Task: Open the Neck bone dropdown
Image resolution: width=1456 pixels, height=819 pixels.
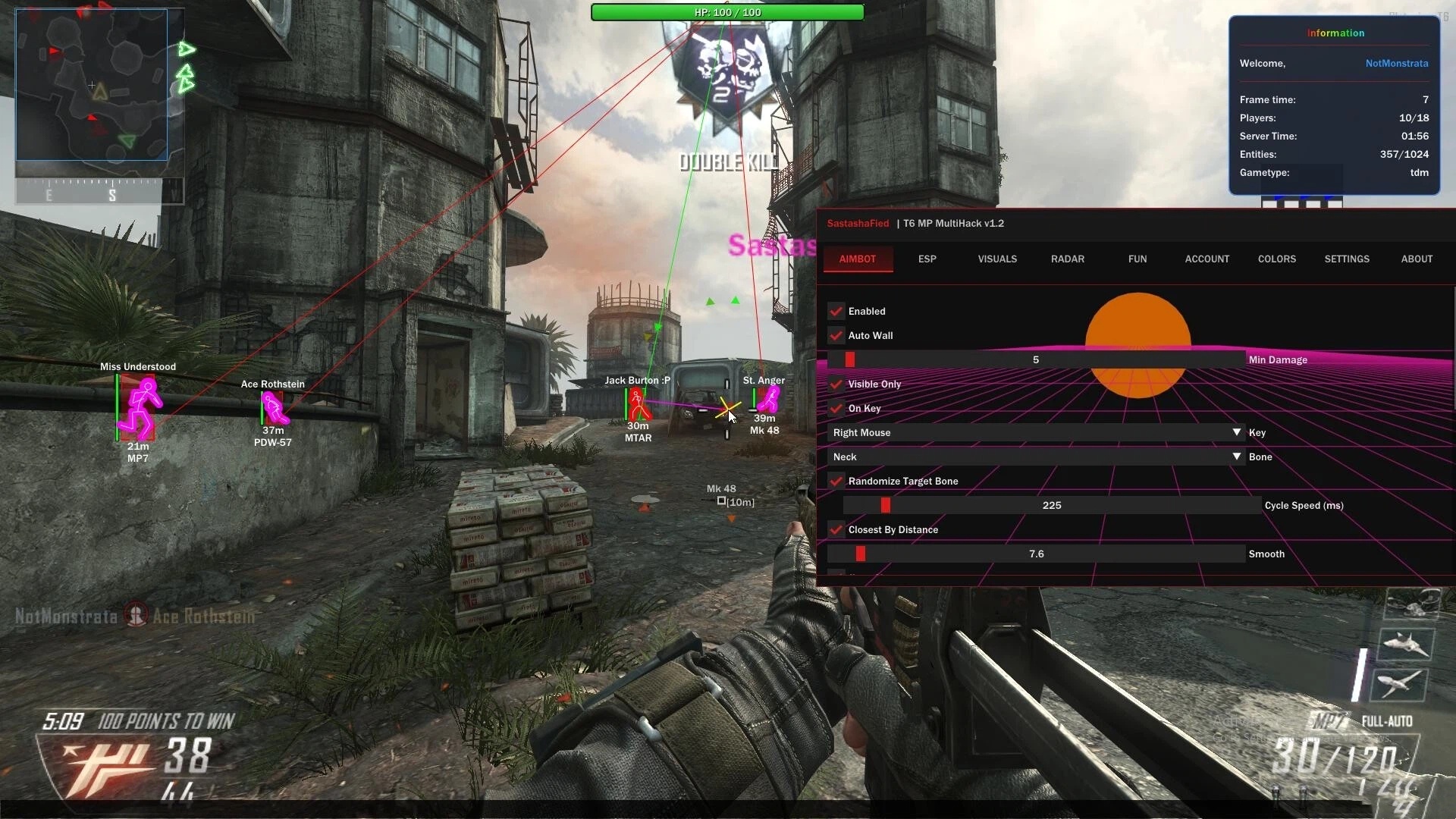Action: click(1036, 457)
